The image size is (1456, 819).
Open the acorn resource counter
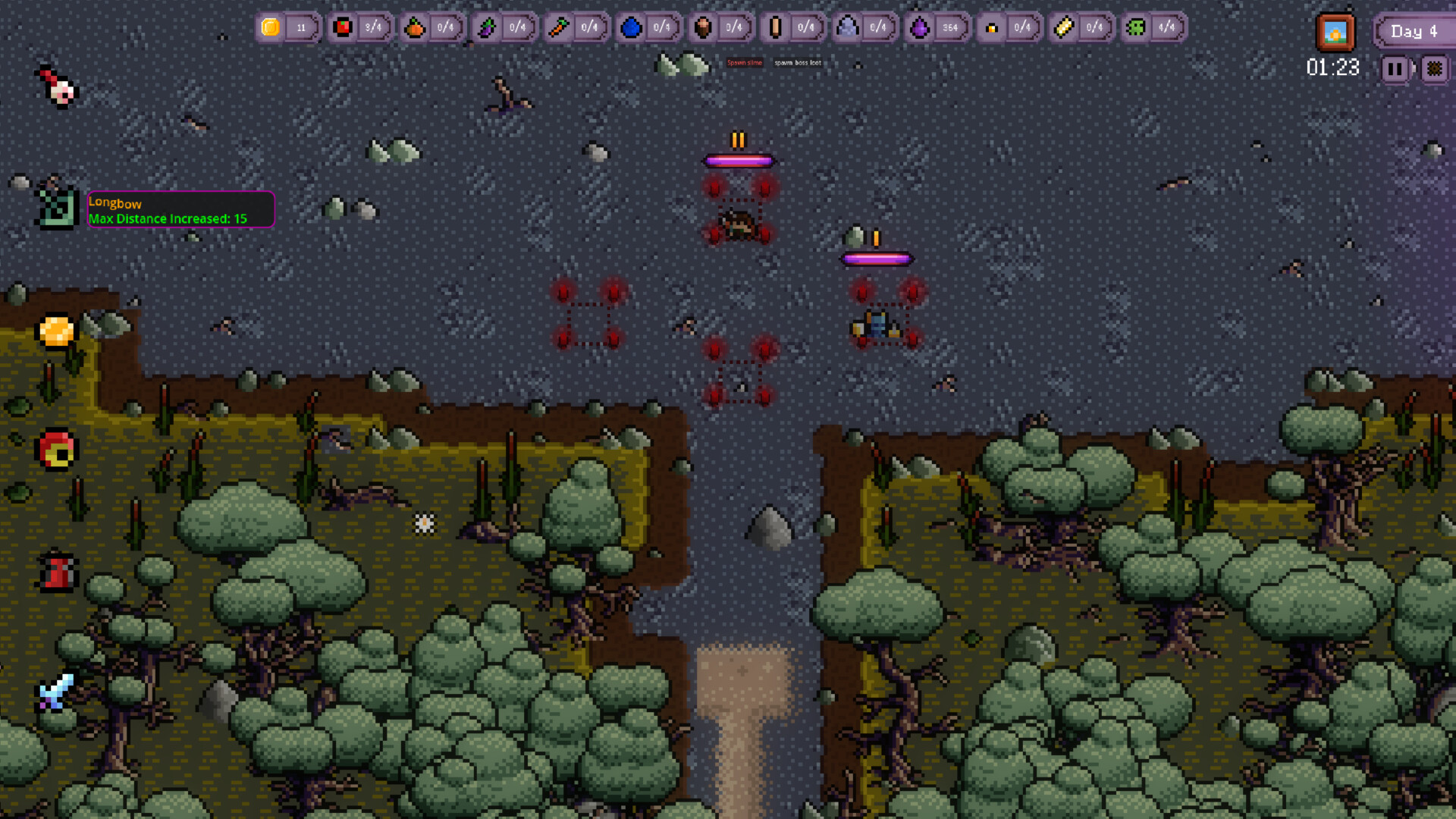click(x=704, y=27)
